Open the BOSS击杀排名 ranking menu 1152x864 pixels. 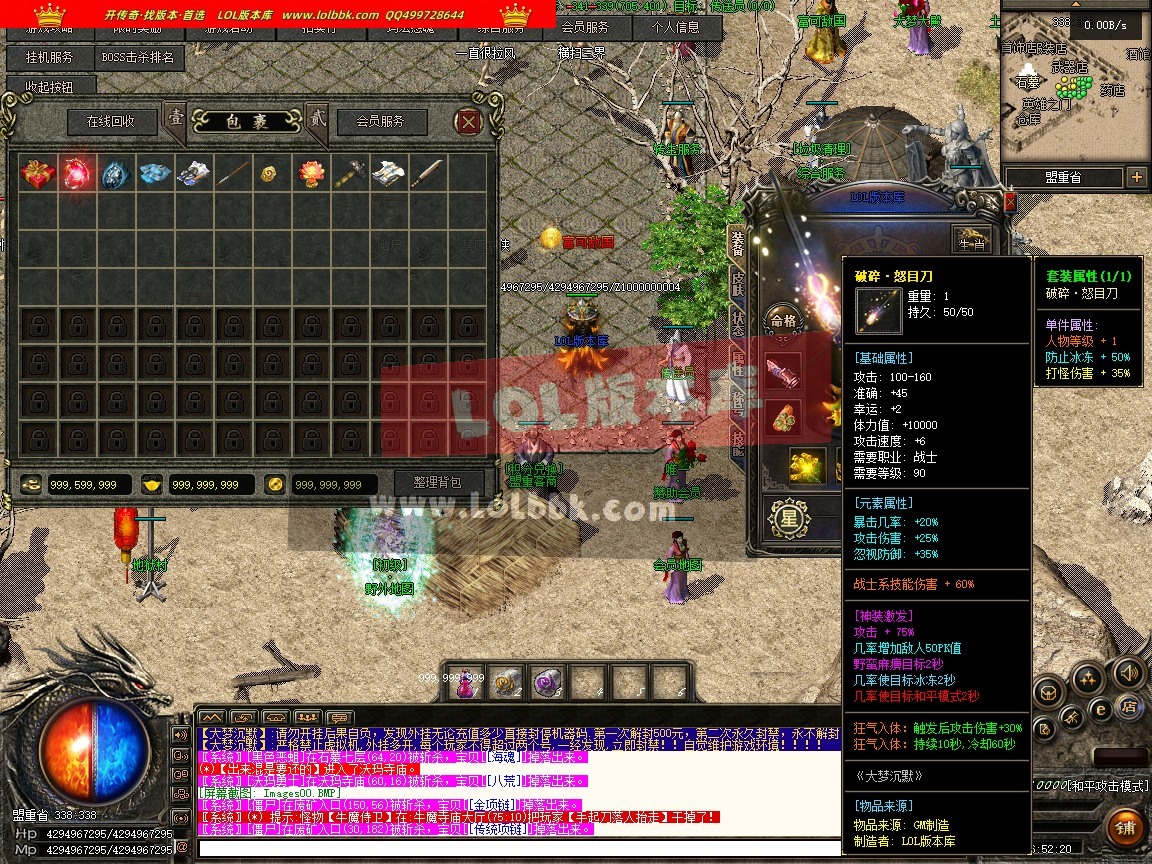(140, 58)
